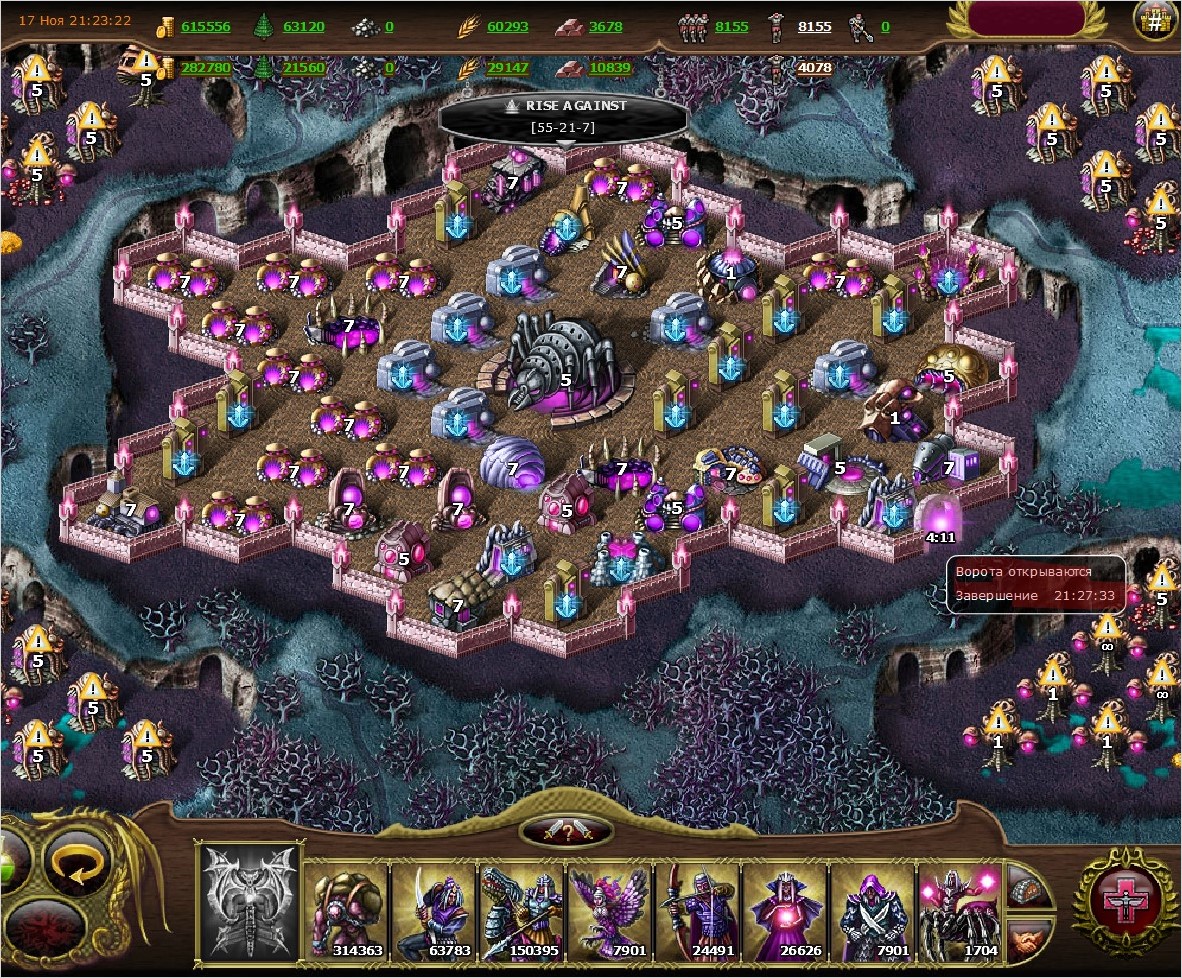Viewport: 1182px width, 978px height.
Task: Open the castle icon with hash sign
Action: (1154, 22)
